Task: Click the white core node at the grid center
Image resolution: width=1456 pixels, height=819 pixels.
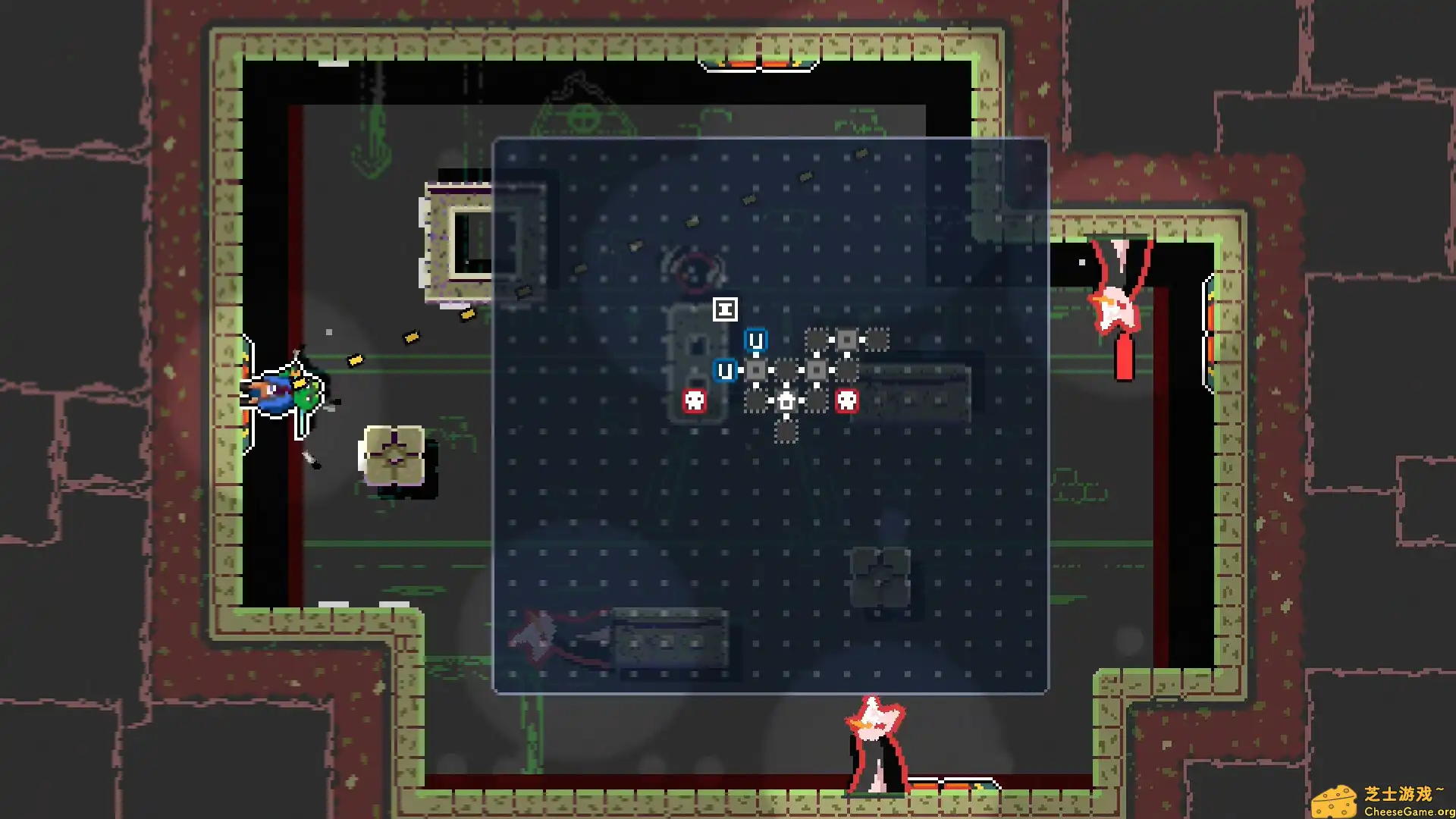Action: (x=786, y=402)
